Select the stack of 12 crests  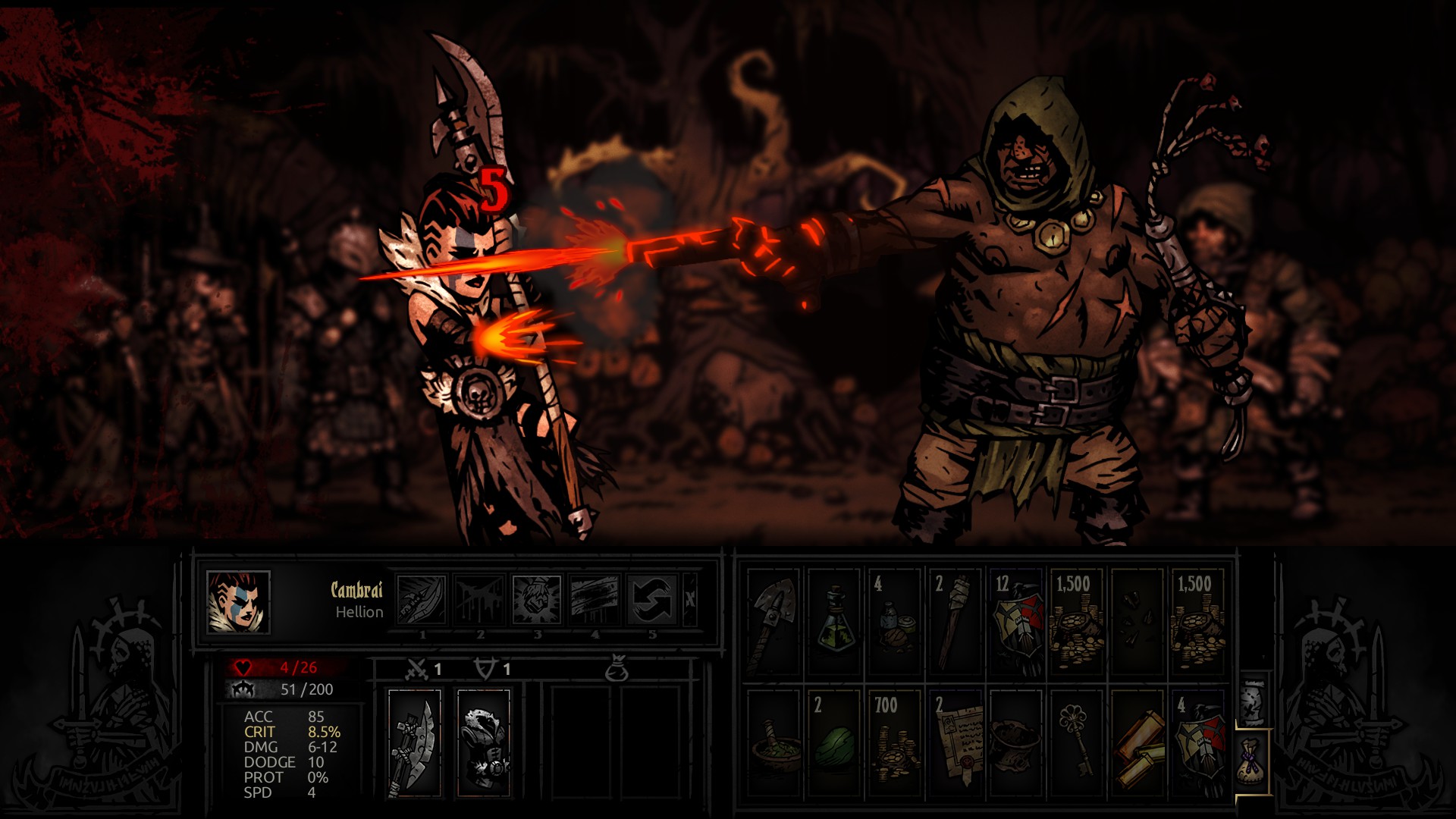tap(1015, 622)
